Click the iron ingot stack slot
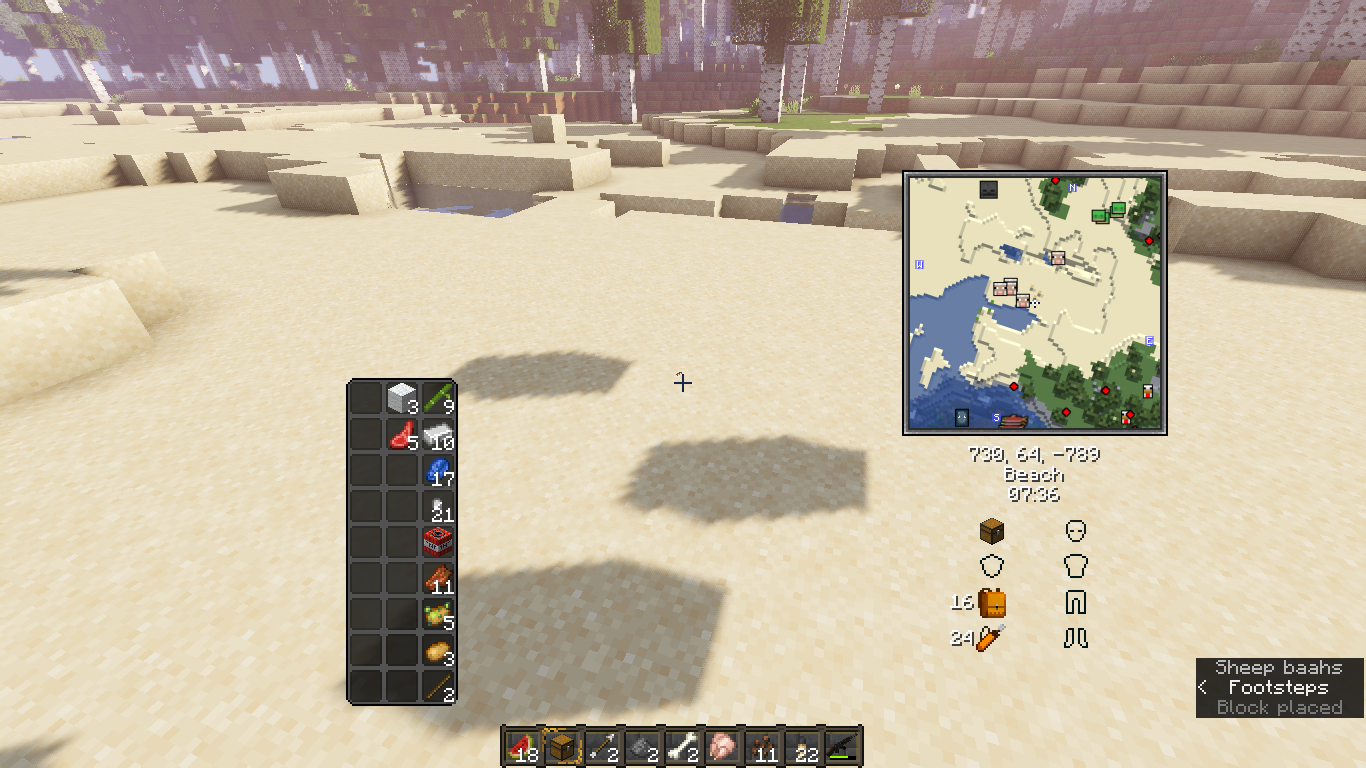 pyautogui.click(x=437, y=435)
